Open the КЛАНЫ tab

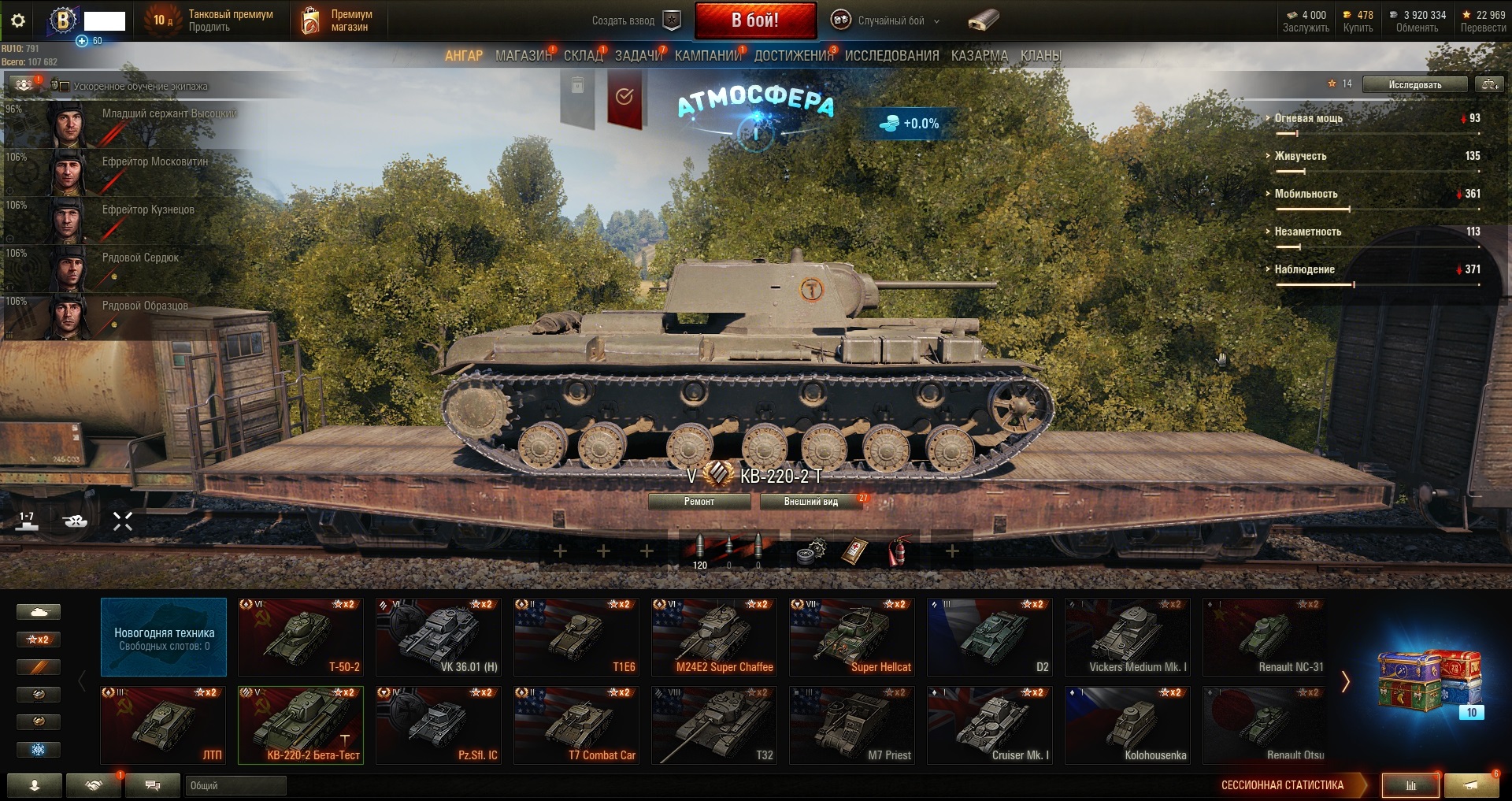pos(1040,56)
